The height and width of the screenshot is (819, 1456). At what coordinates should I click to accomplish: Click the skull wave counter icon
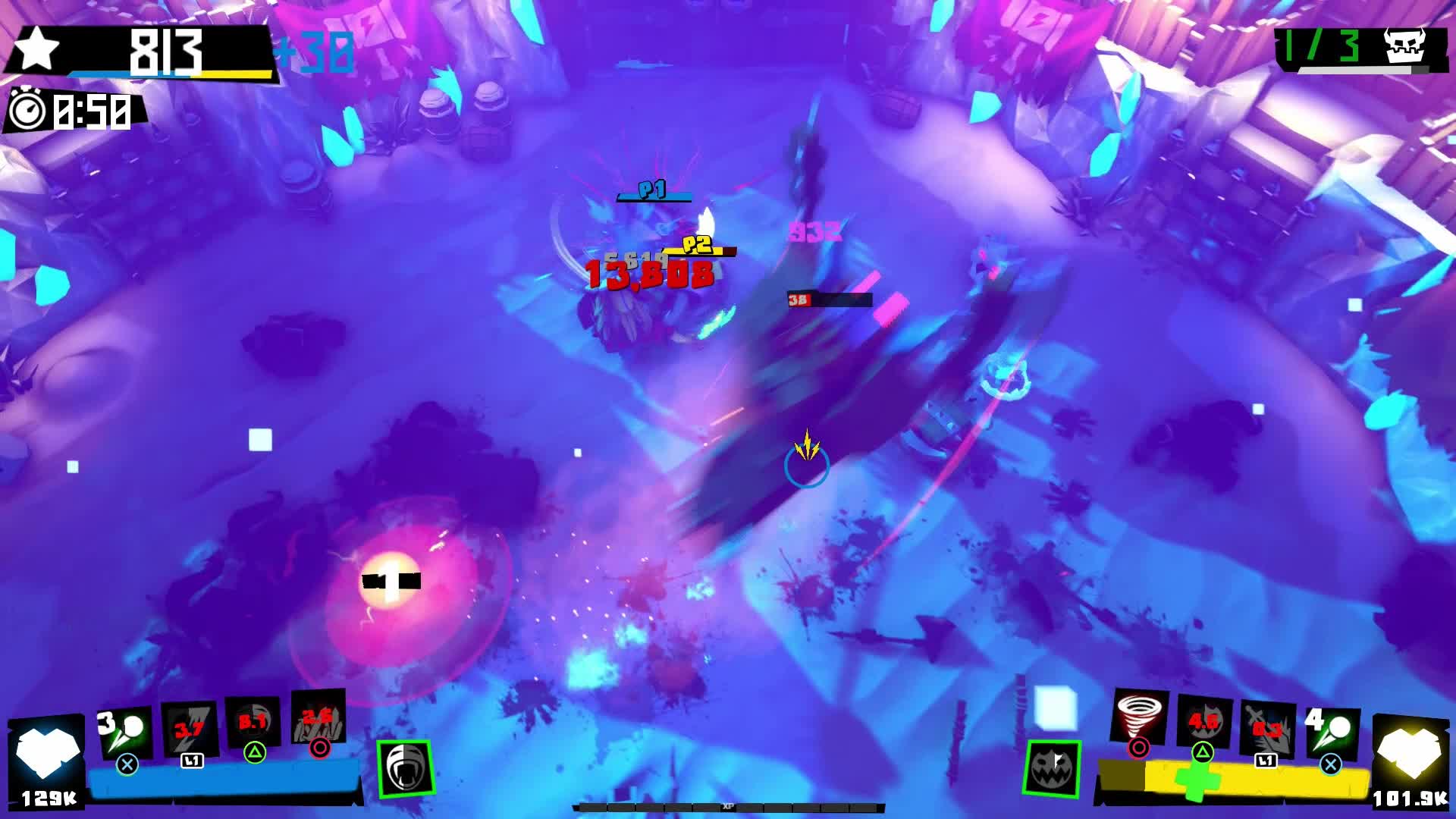[1404, 45]
